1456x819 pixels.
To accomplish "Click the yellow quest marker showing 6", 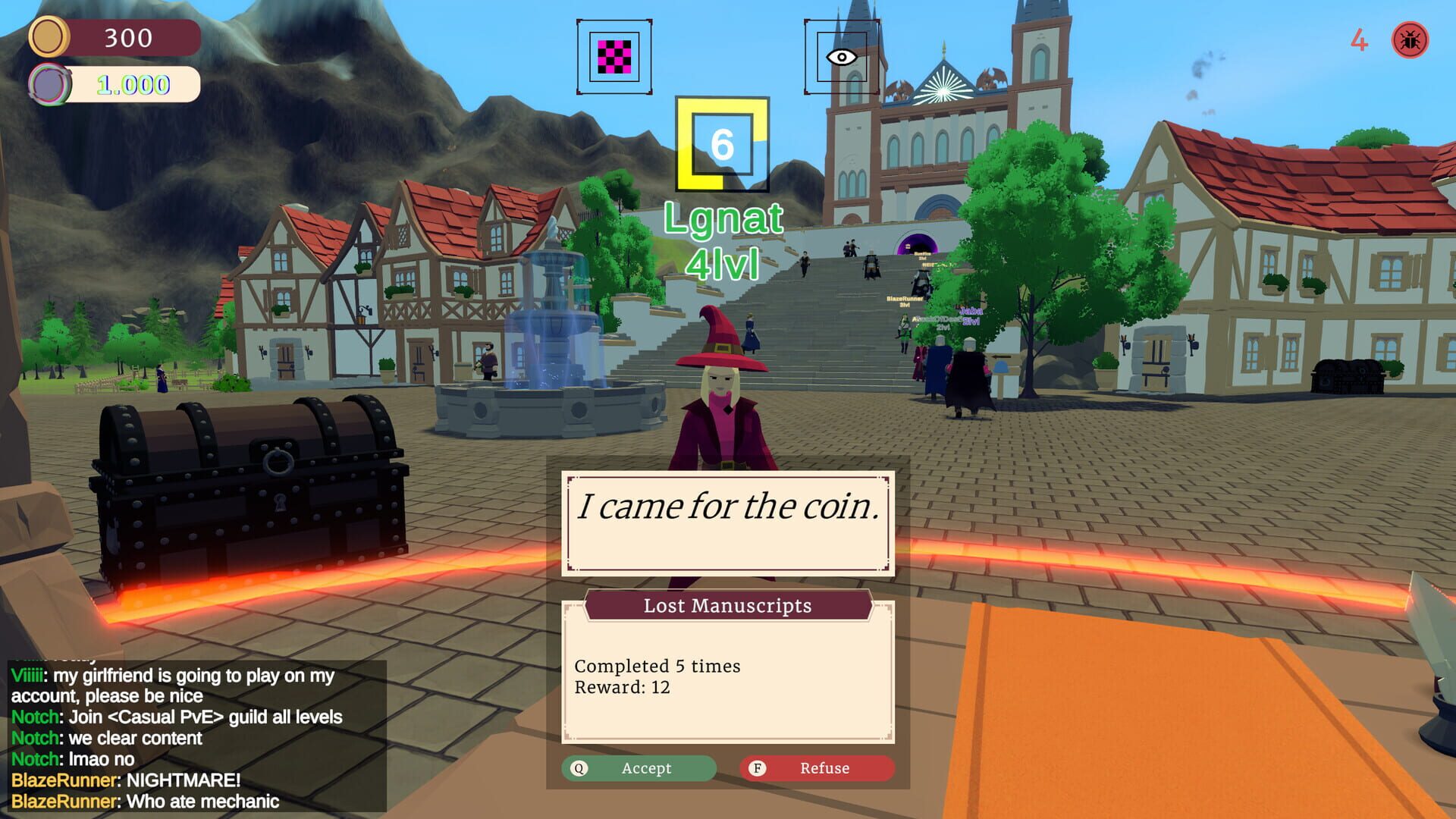I will [722, 143].
